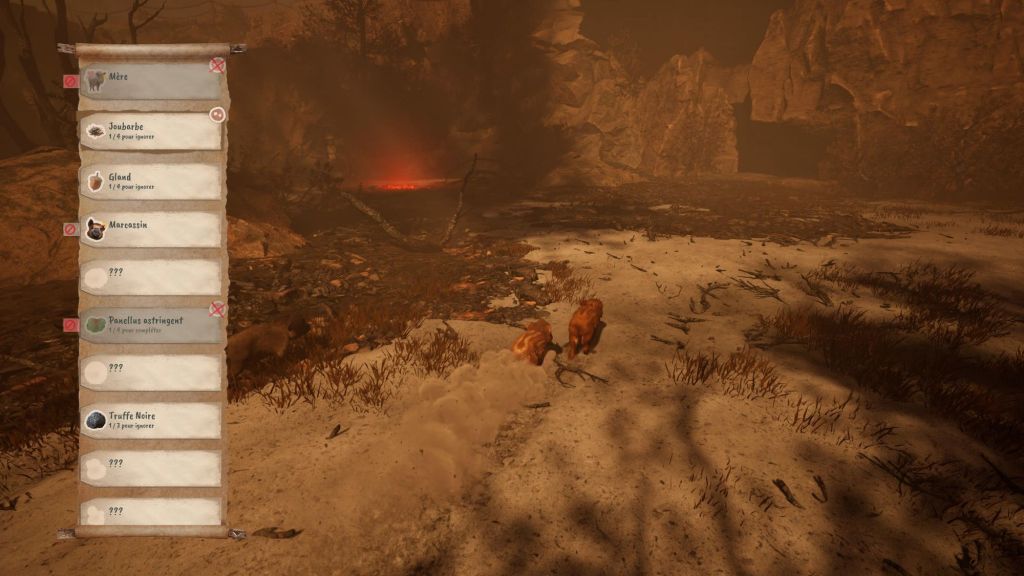Click the Panellus astringent entry
The width and height of the screenshot is (1024, 576).
tap(150, 325)
